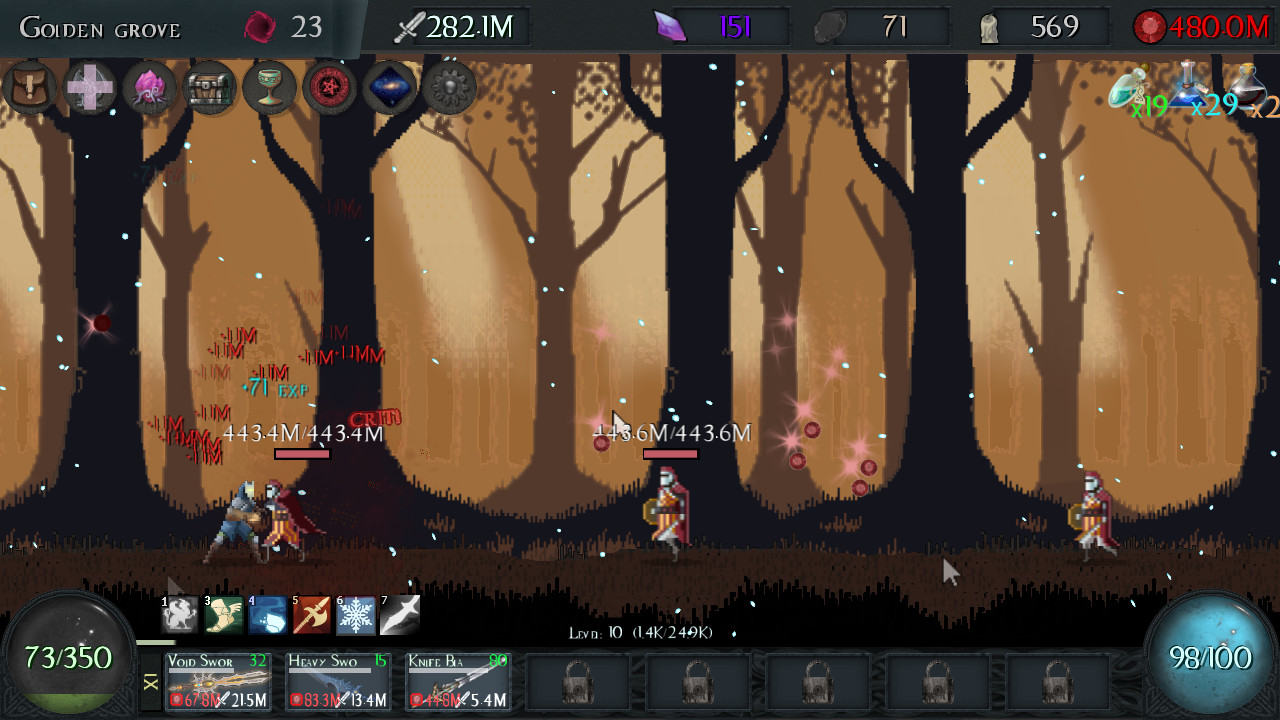Select the dagger skill in slot 7
The image size is (1280, 720).
(x=398, y=614)
